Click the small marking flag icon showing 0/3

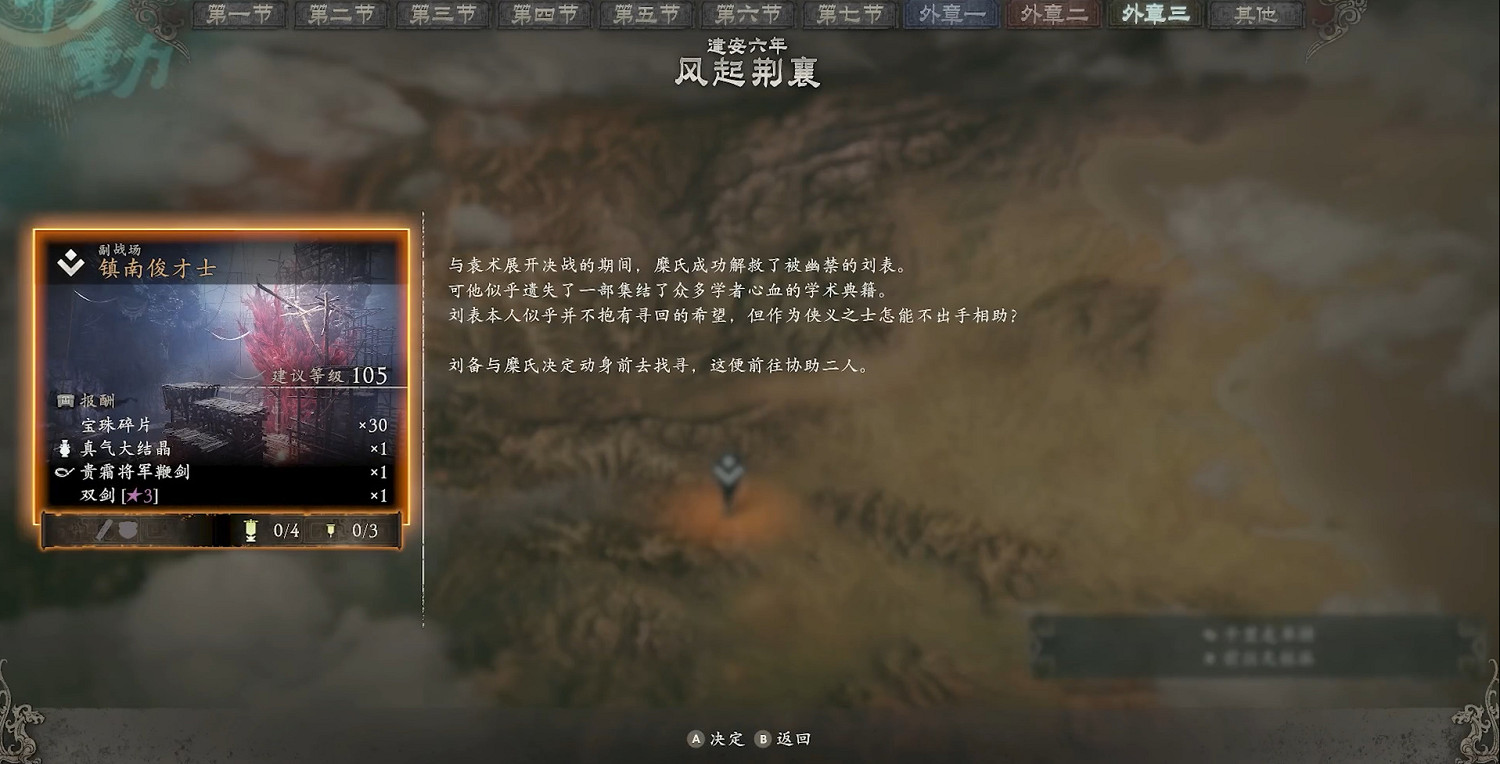point(333,529)
